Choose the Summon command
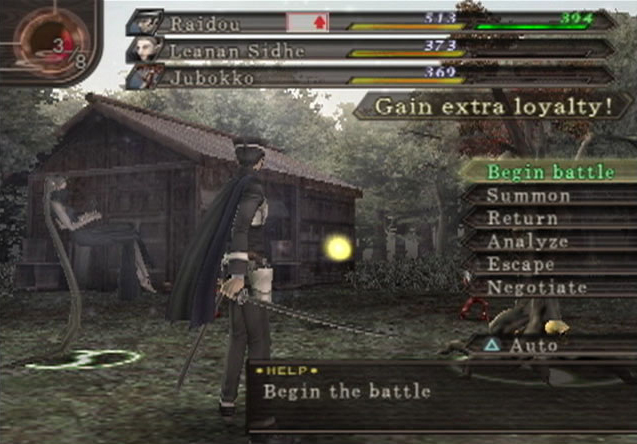Image resolution: width=637 pixels, height=444 pixels. coord(528,196)
